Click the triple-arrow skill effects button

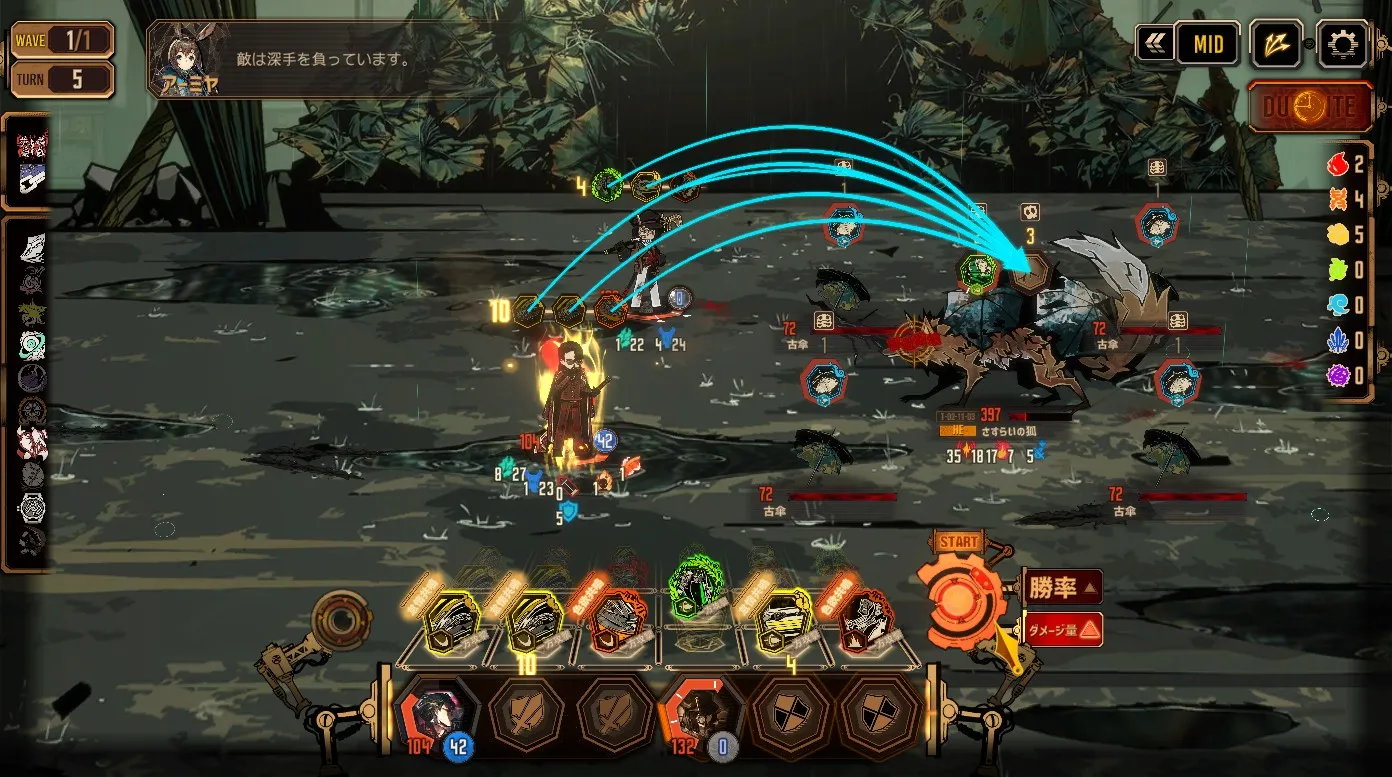click(x=1277, y=43)
